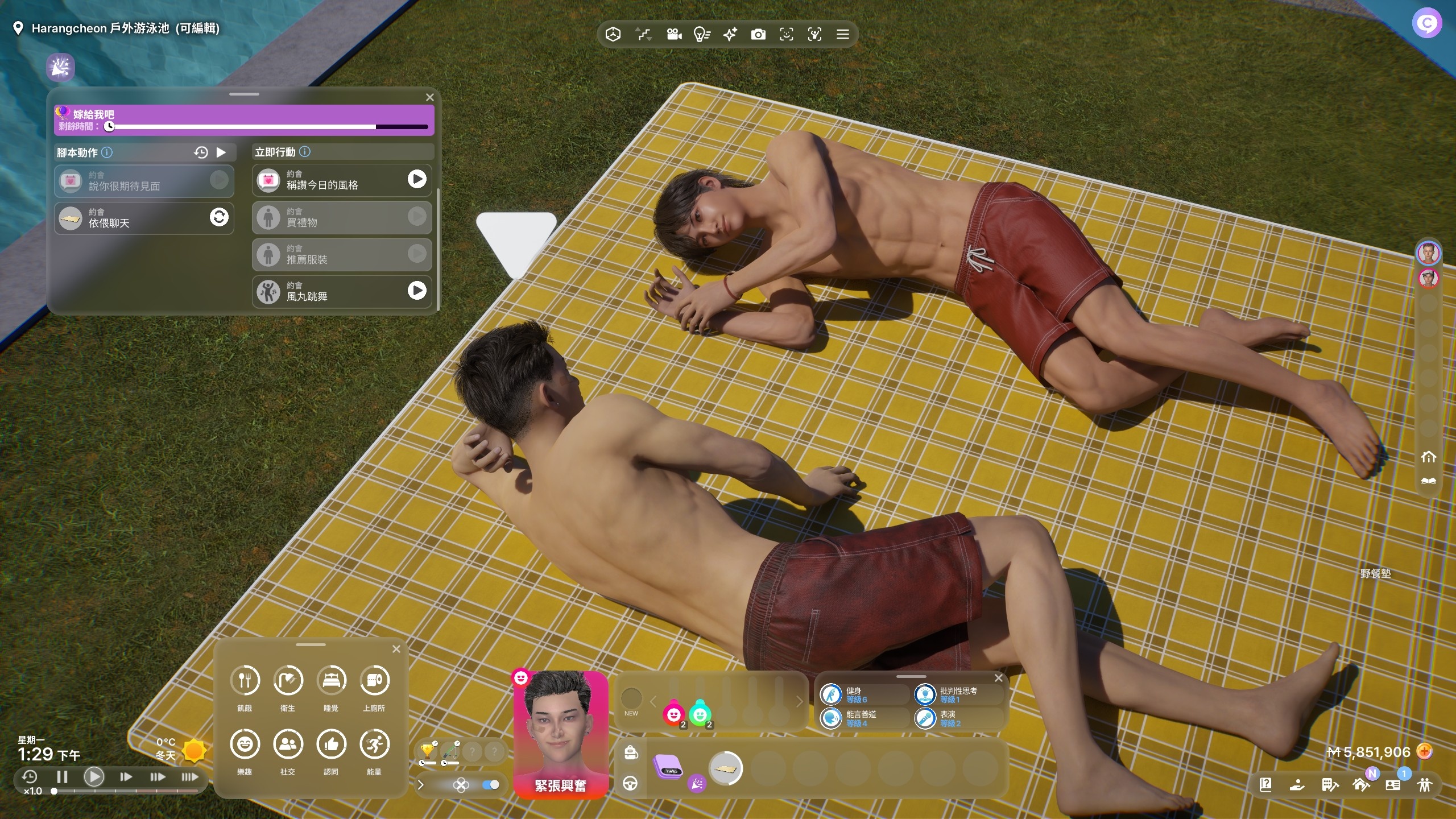The height and width of the screenshot is (819, 1456).
Task: Open the smartphone inventory item
Action: click(668, 767)
